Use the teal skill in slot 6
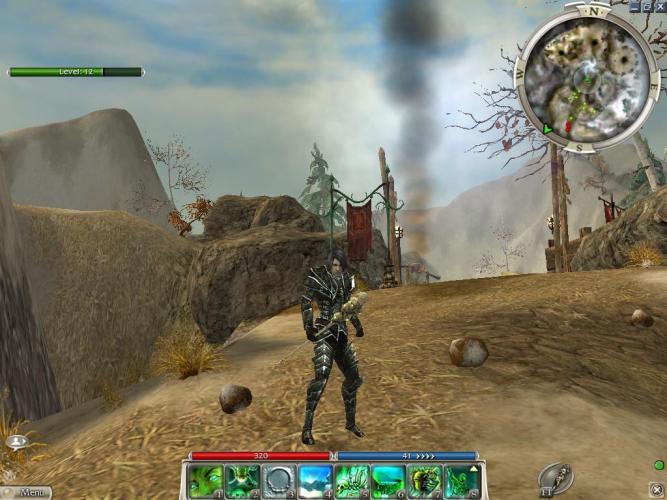This screenshot has height=500, width=667. click(388, 481)
